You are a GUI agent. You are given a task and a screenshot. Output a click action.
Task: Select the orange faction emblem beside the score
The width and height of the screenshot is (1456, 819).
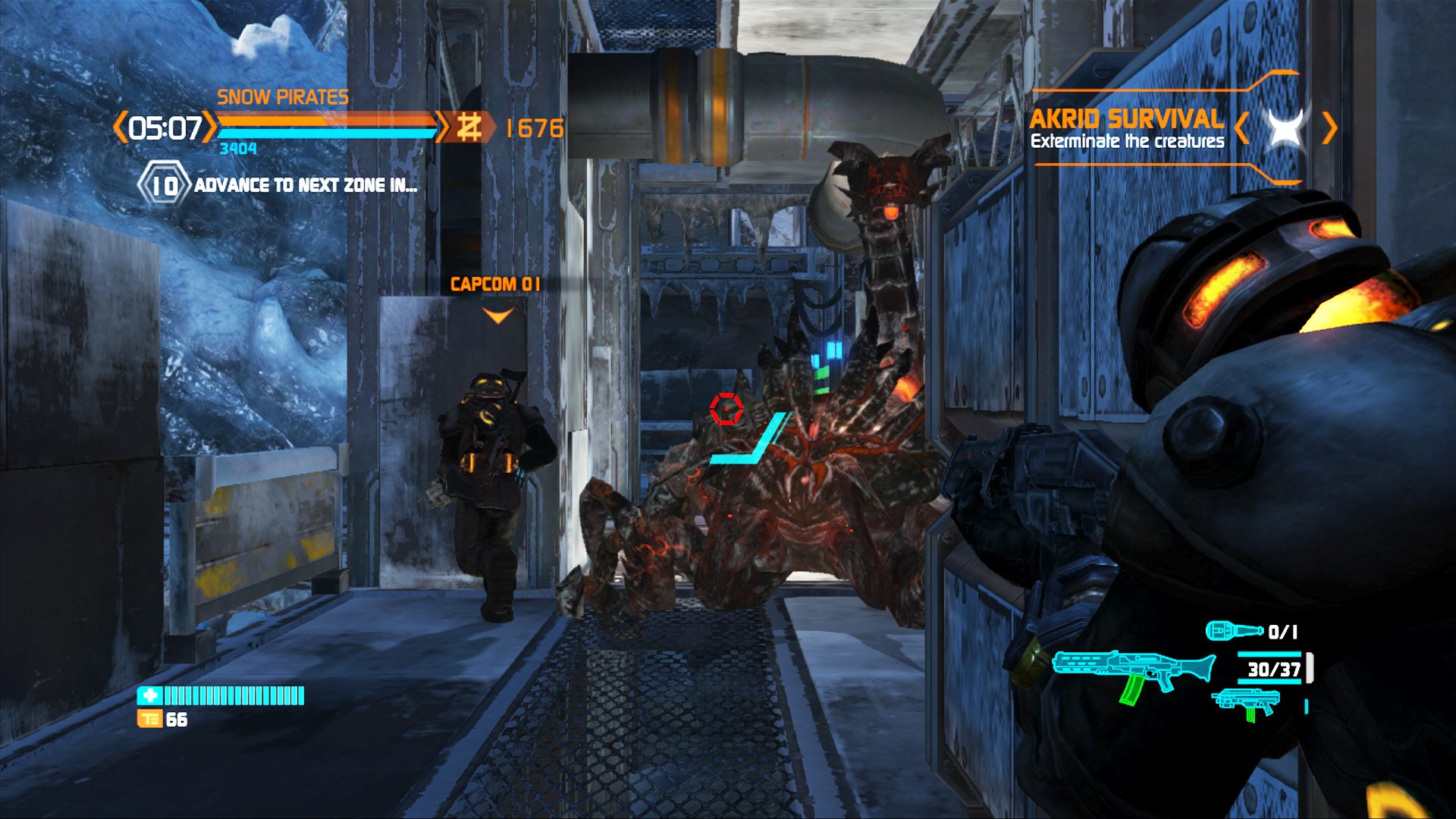(469, 127)
